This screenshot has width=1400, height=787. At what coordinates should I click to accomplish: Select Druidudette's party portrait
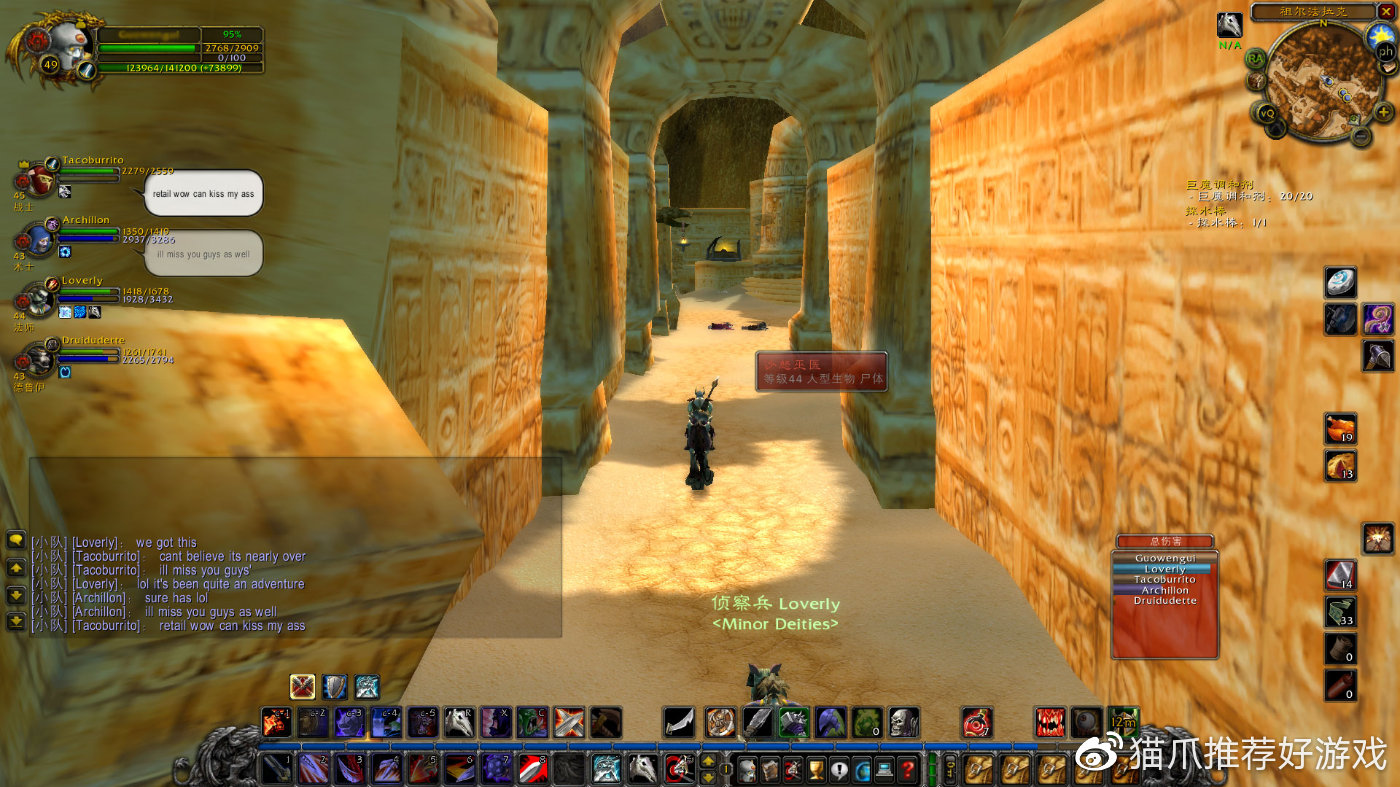[x=40, y=358]
